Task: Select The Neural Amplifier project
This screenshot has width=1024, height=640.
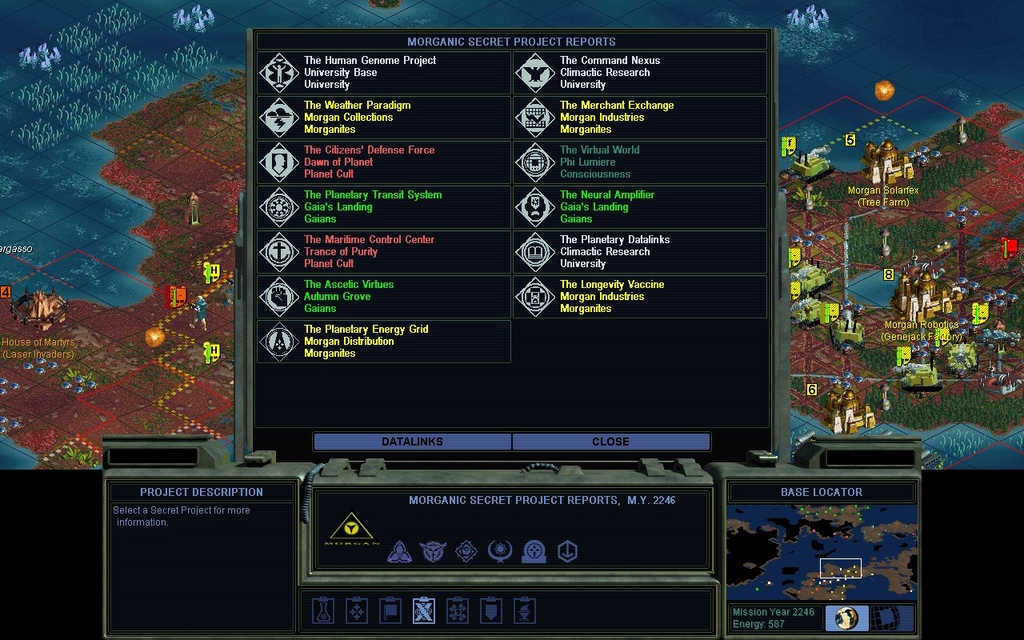Action: 640,207
